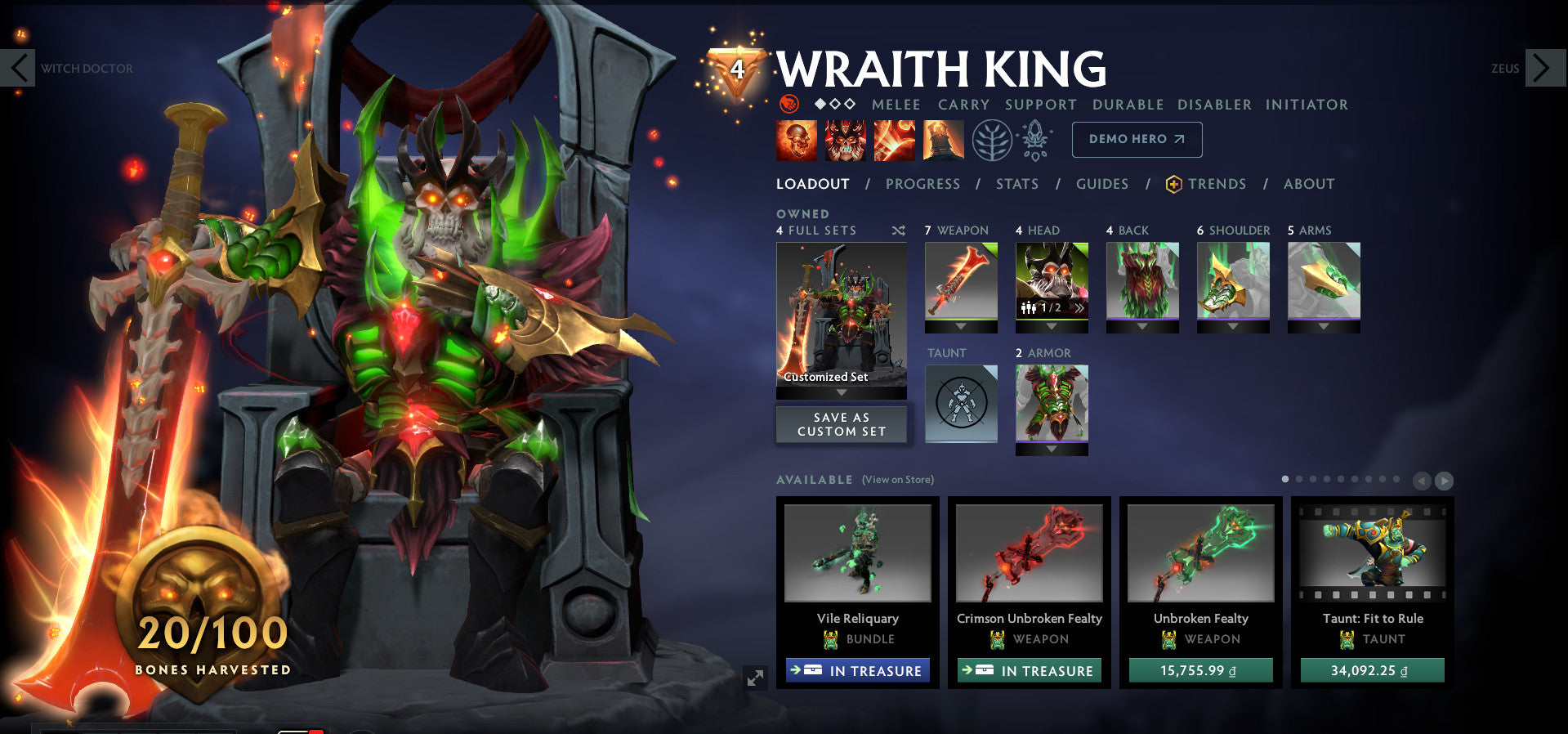The height and width of the screenshot is (734, 1568).
Task: Select the Wraithfire Blast ability icon
Action: (x=795, y=140)
